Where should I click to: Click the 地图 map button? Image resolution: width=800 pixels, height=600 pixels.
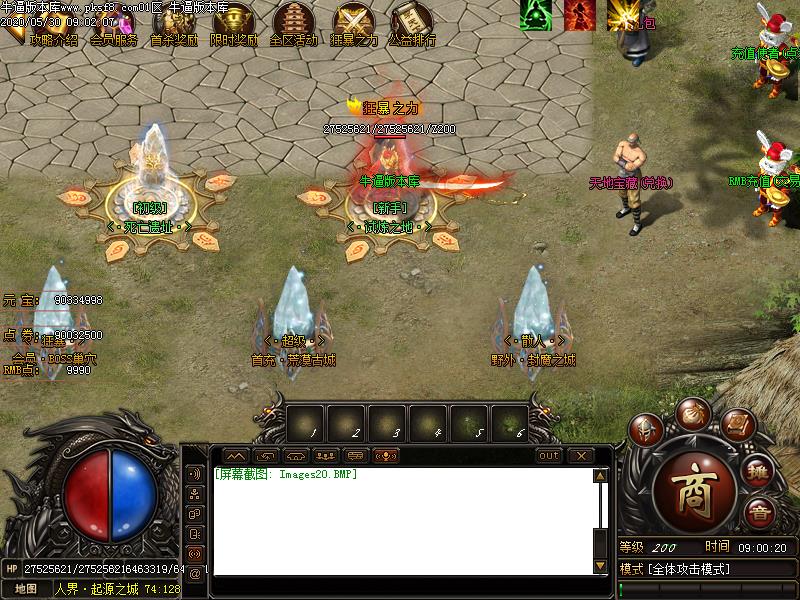pos(26,589)
